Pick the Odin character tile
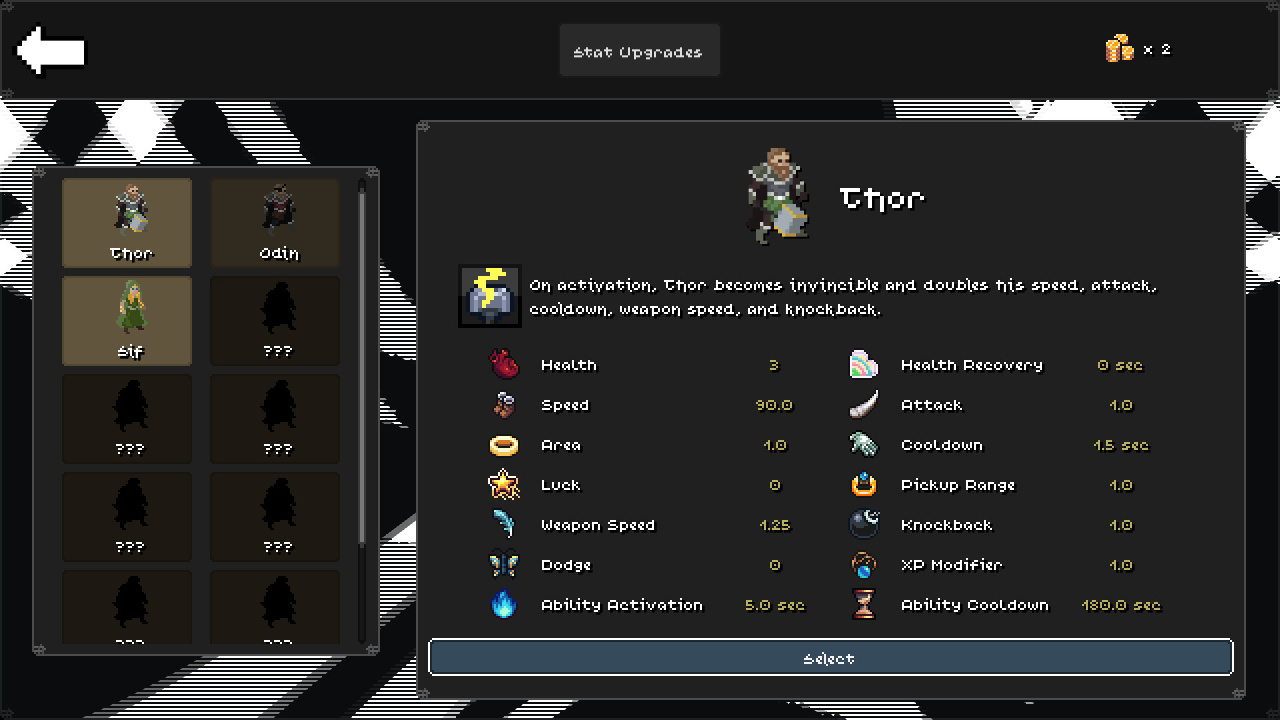Image resolution: width=1280 pixels, height=720 pixels. (275, 222)
